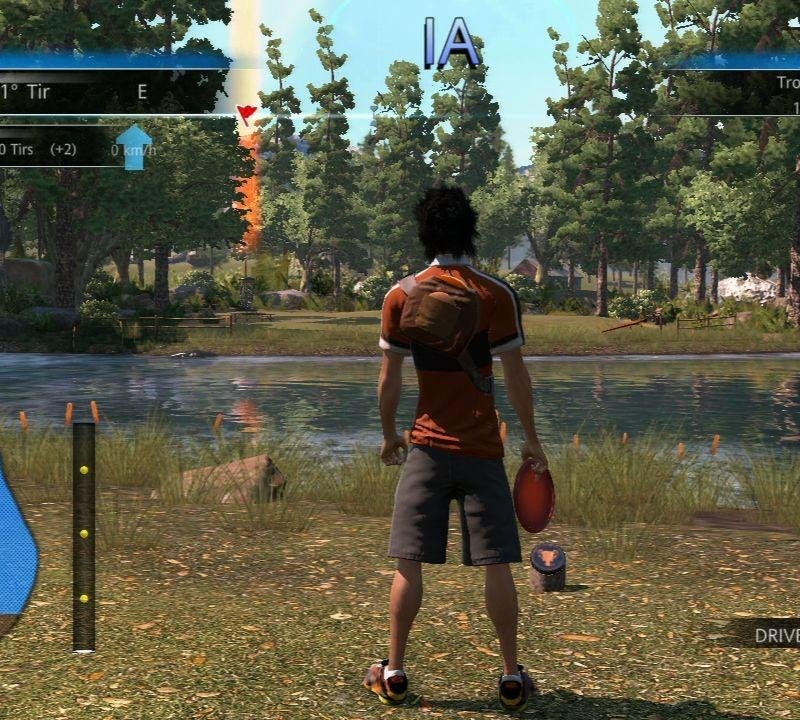Click the vertical throw power gauge
The image size is (800, 720).
[84, 537]
